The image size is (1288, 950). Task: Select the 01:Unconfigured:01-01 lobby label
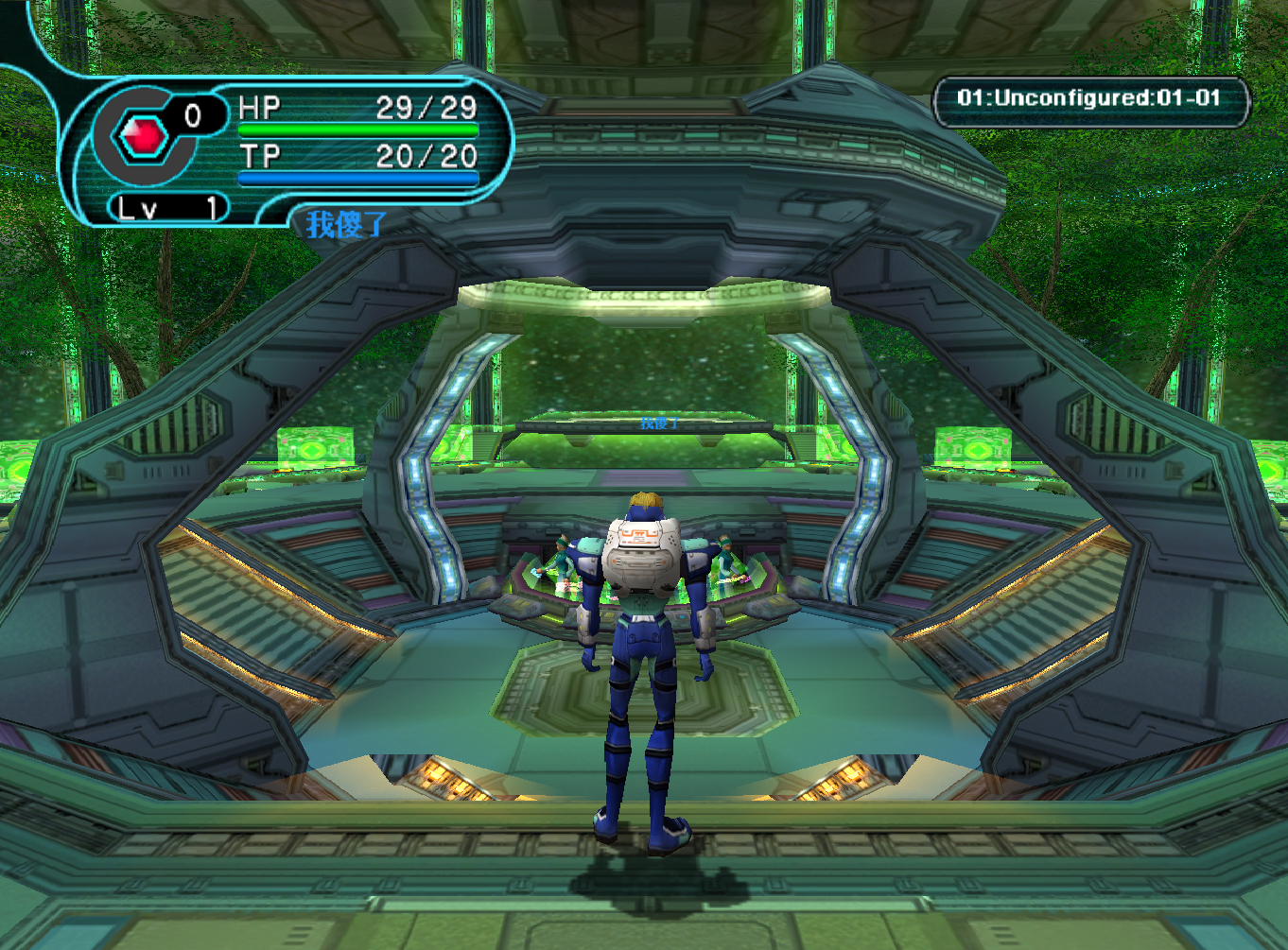[x=1089, y=98]
